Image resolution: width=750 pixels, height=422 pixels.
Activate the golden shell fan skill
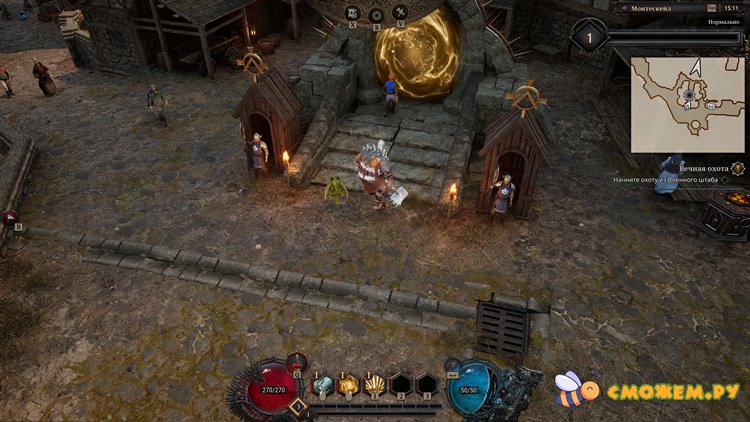[x=374, y=385]
